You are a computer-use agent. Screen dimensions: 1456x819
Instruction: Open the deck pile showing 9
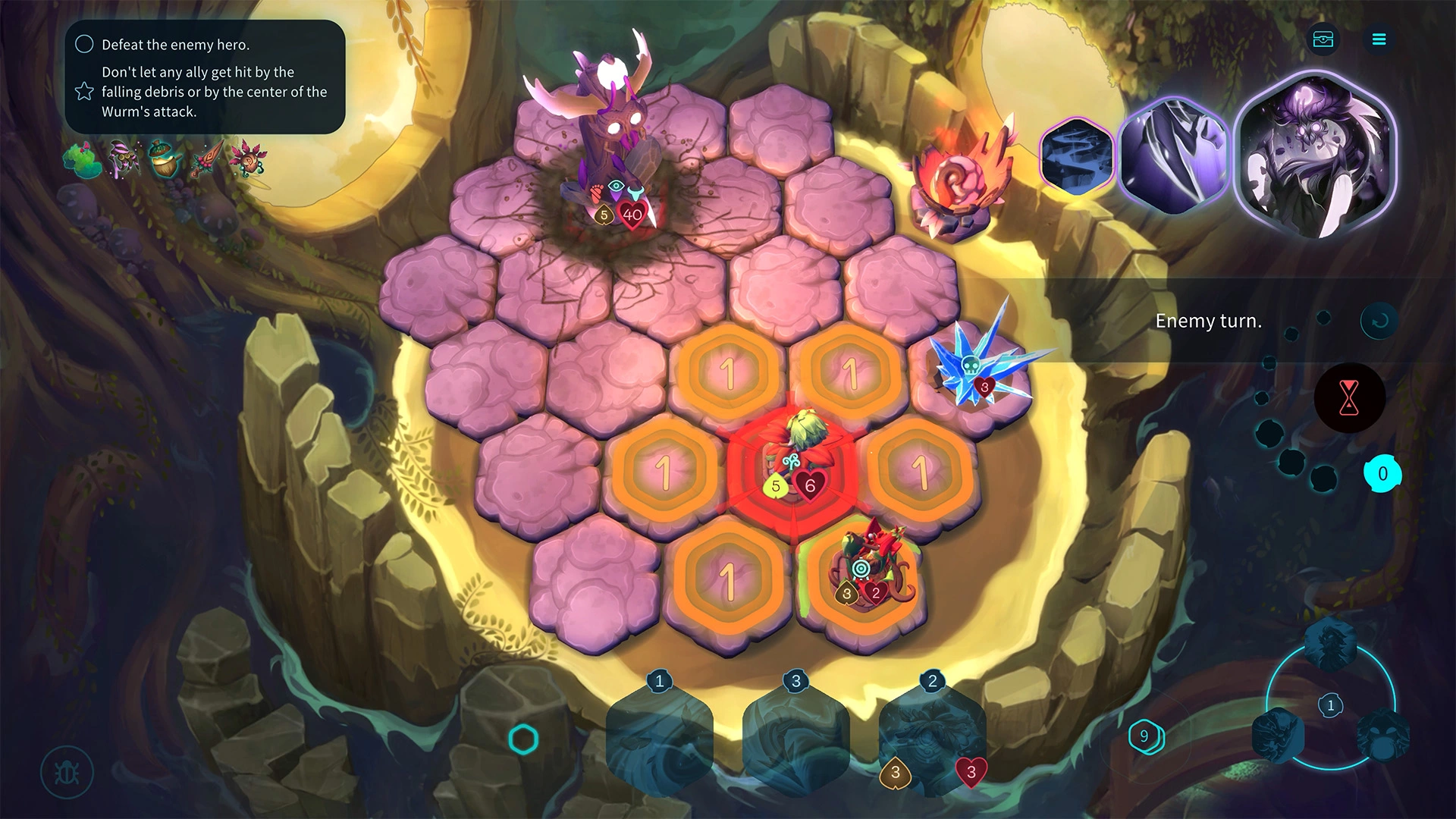click(x=1145, y=736)
